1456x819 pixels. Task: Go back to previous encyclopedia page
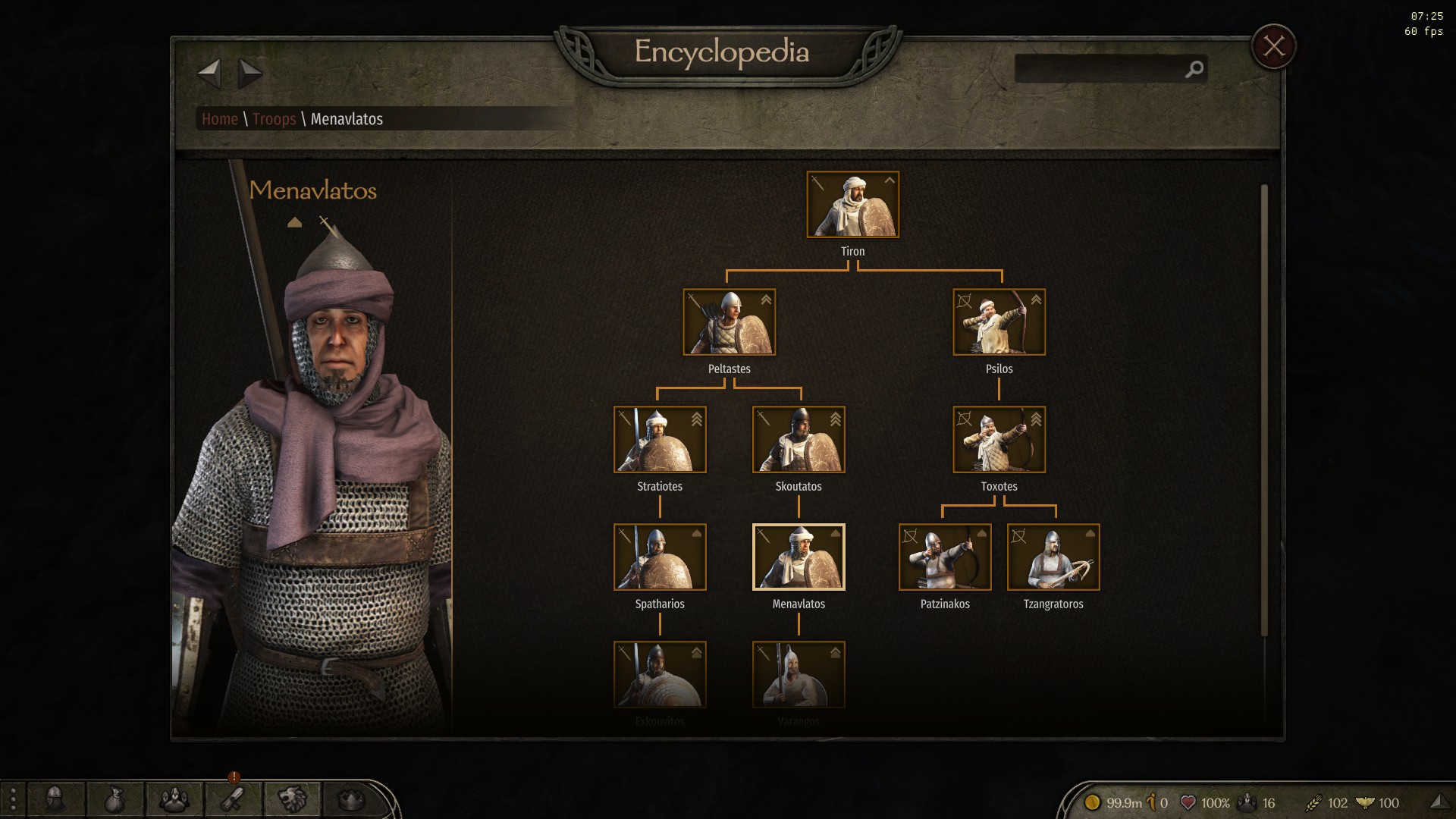(x=209, y=74)
